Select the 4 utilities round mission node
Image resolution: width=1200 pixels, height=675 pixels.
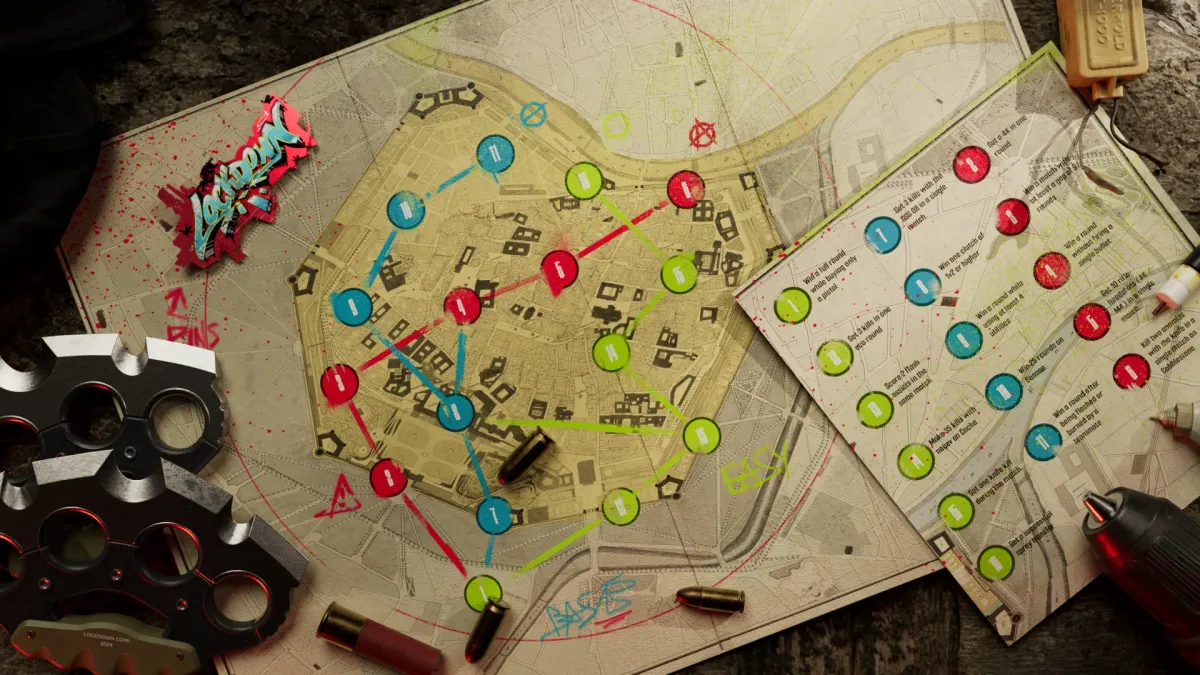963,339
